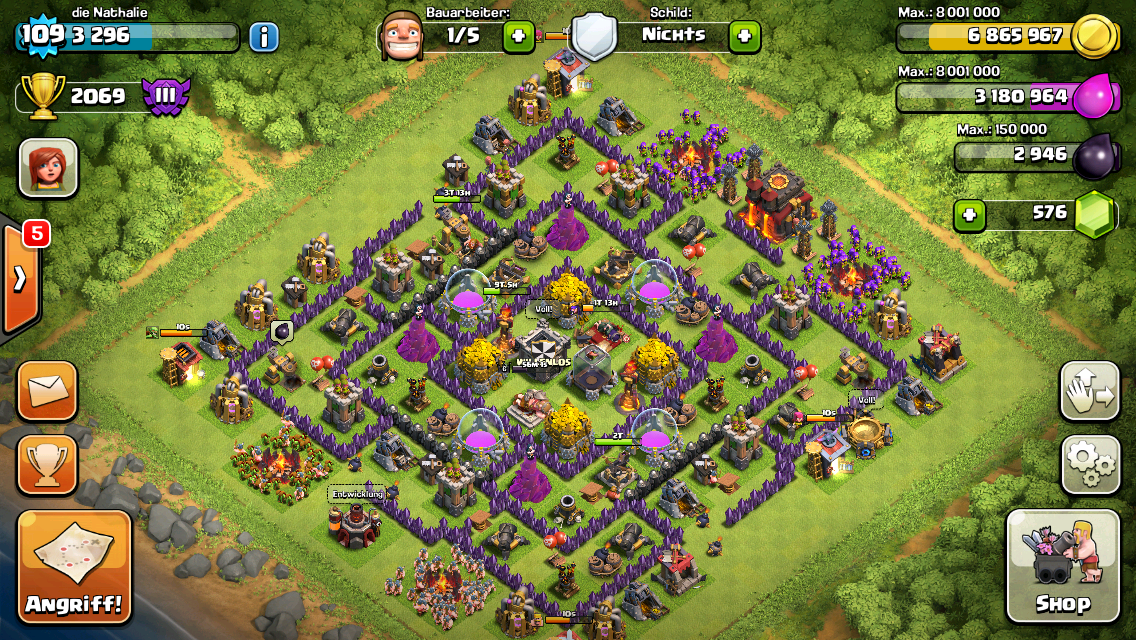This screenshot has height=640, width=1136.
Task: Buy more gems with the green plus
Action: (x=967, y=213)
